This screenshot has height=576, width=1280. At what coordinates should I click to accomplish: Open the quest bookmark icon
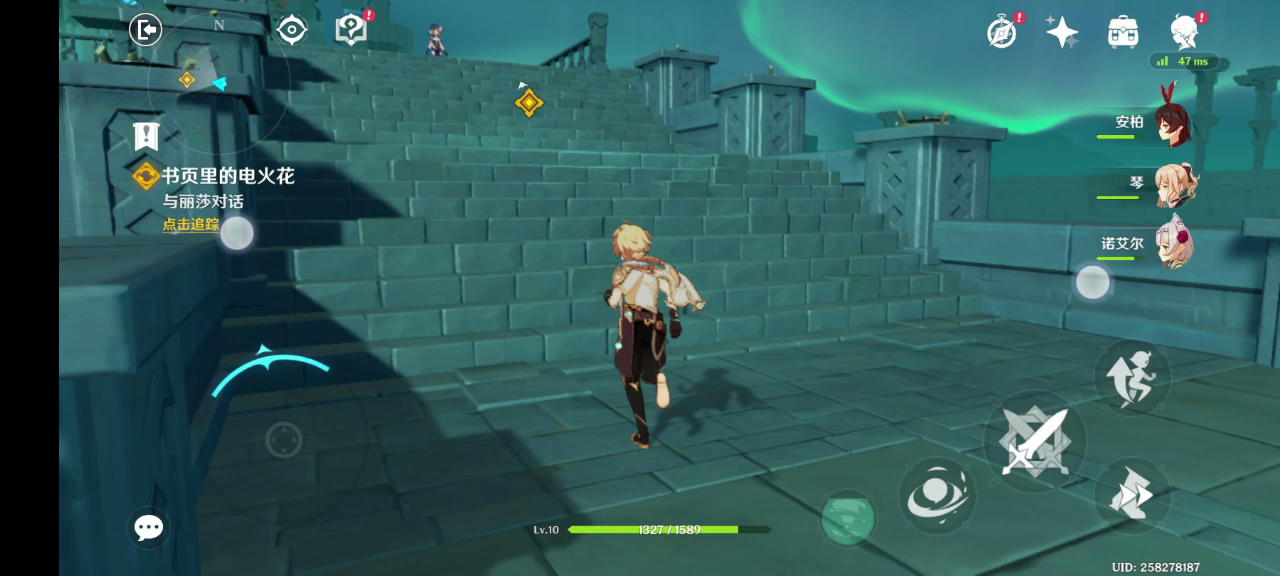tap(147, 135)
